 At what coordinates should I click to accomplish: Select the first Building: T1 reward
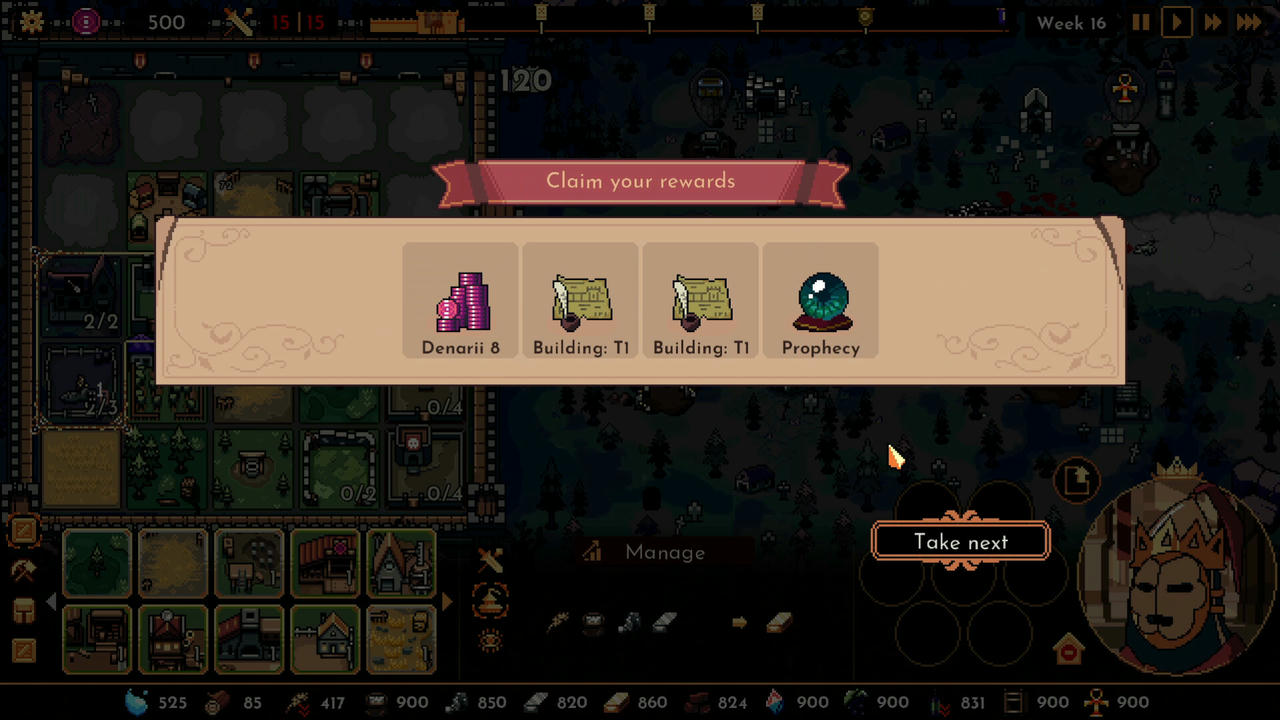[x=580, y=300]
